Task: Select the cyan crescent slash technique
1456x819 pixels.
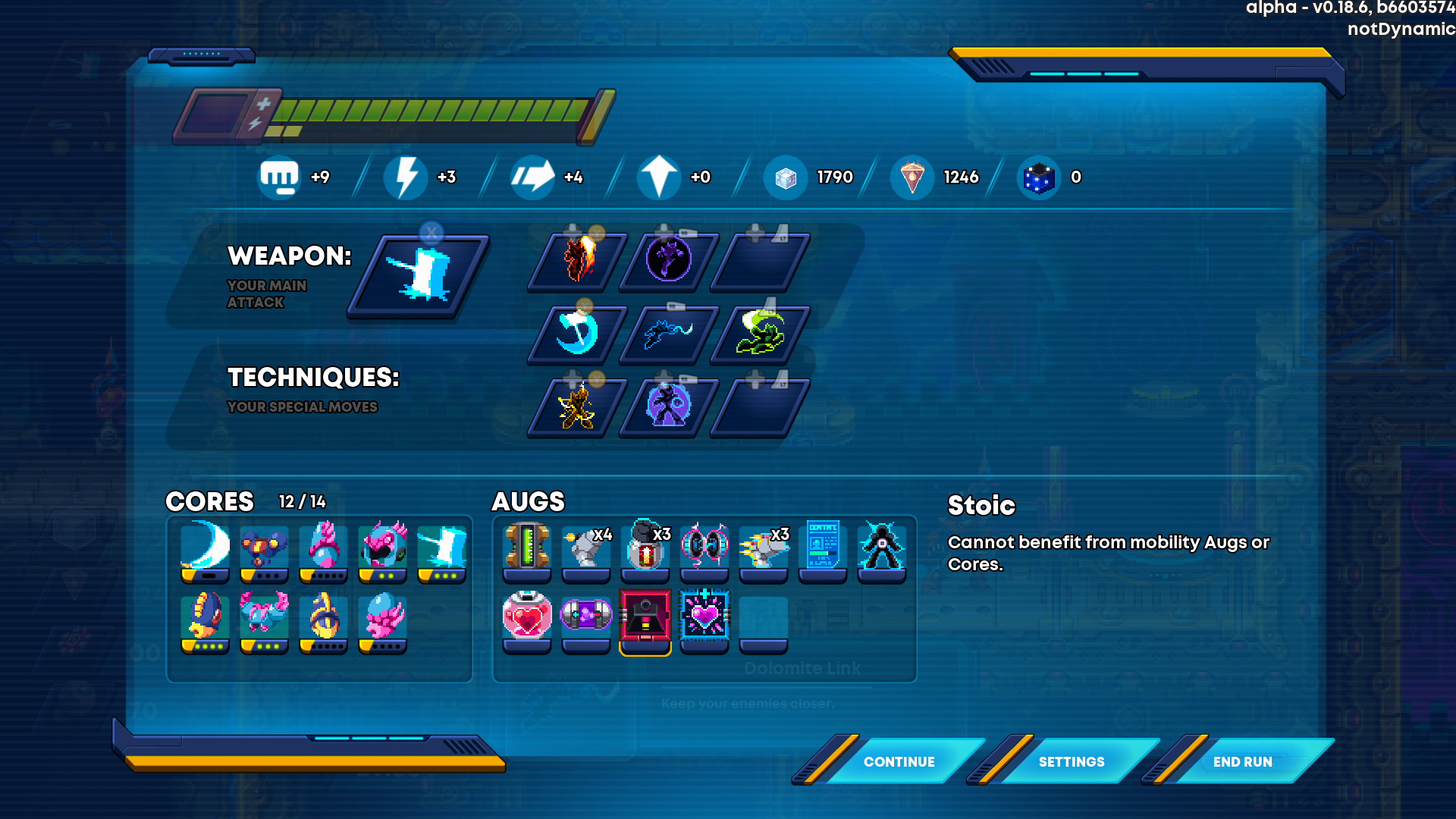Action: (579, 333)
